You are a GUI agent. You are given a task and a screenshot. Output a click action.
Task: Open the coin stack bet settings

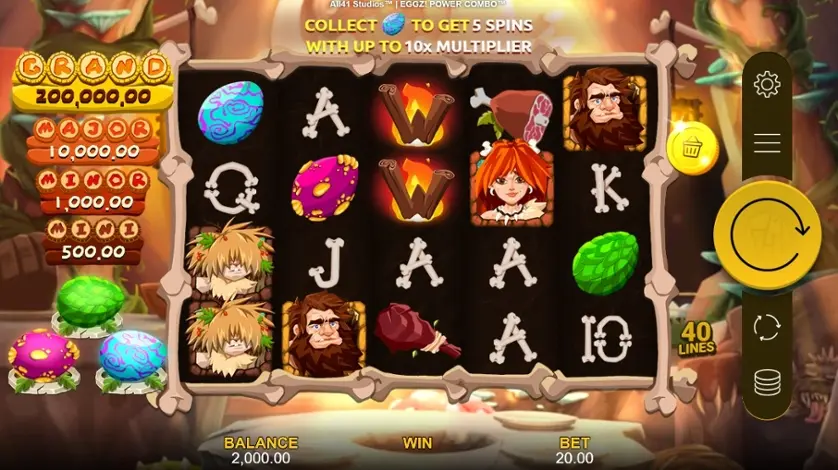tap(767, 383)
